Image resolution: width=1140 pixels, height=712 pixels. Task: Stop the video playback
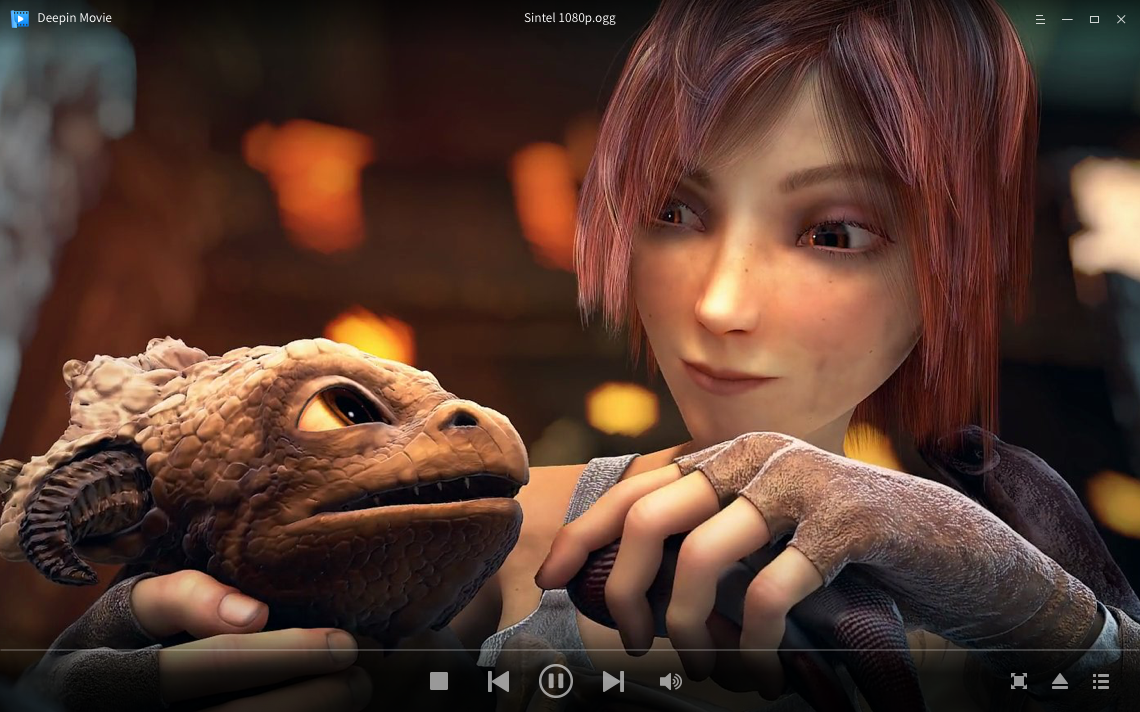tap(439, 681)
